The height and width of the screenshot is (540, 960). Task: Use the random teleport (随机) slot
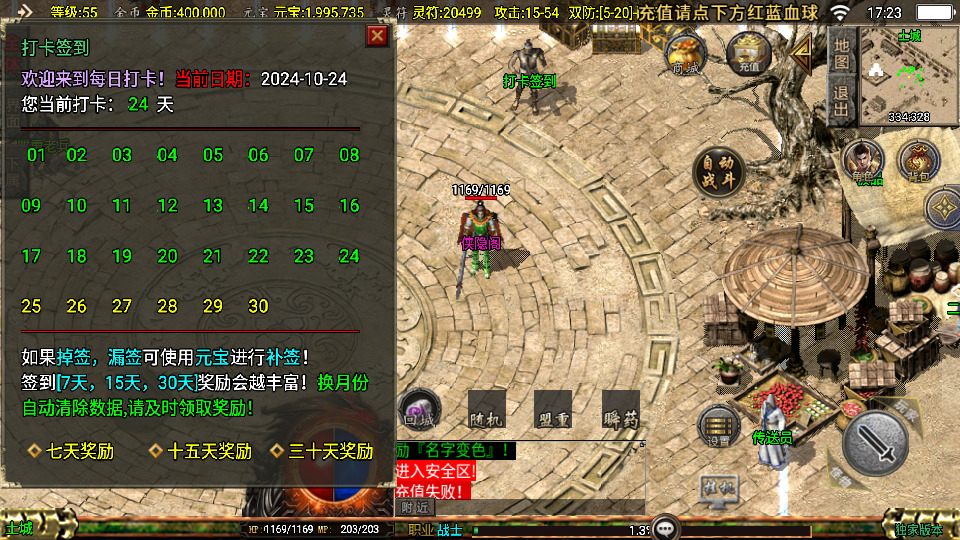click(486, 409)
